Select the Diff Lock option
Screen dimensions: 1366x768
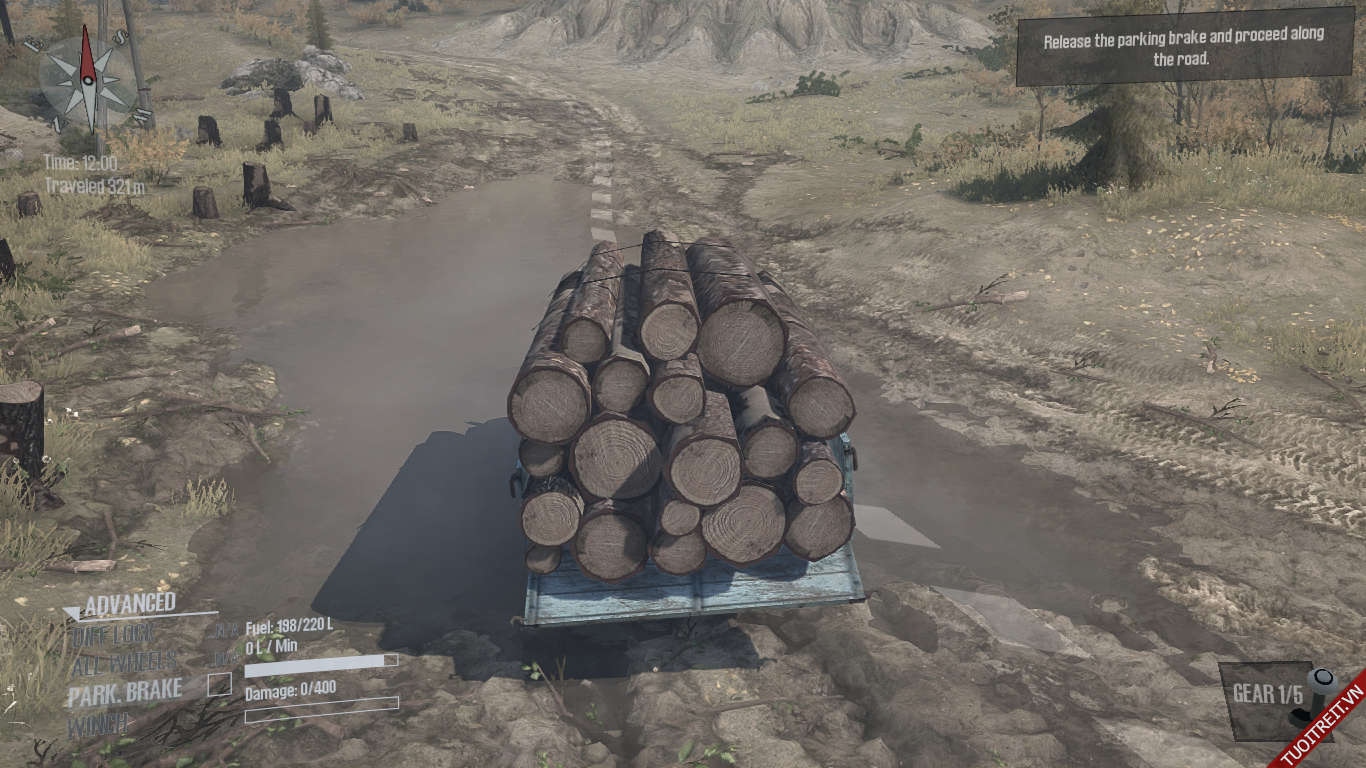tap(113, 634)
